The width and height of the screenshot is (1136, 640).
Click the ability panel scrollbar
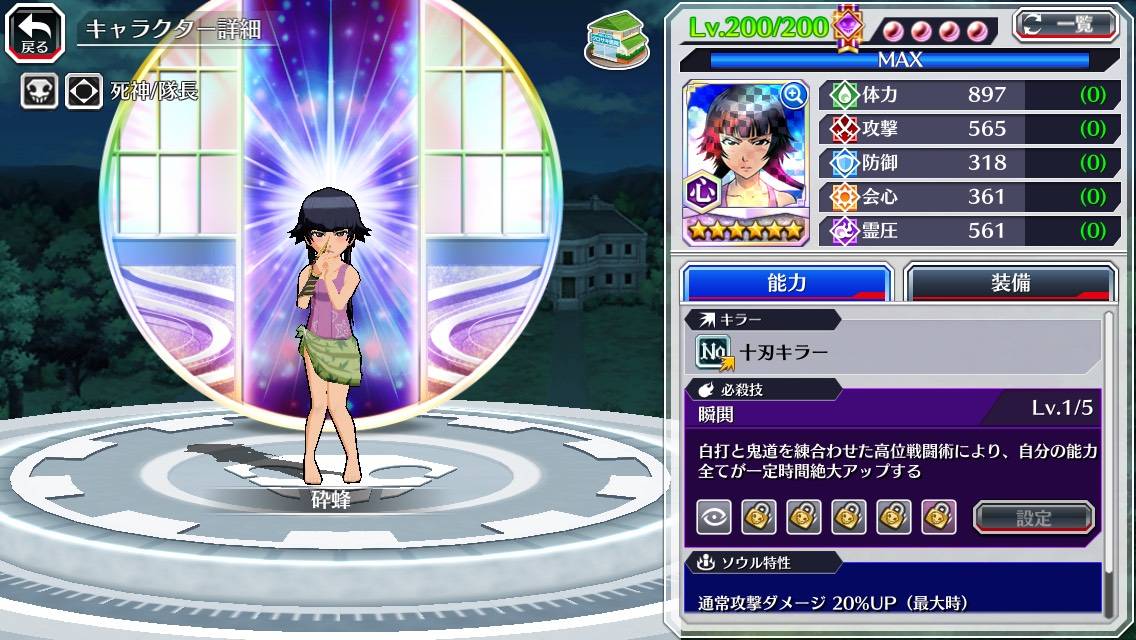click(1108, 465)
